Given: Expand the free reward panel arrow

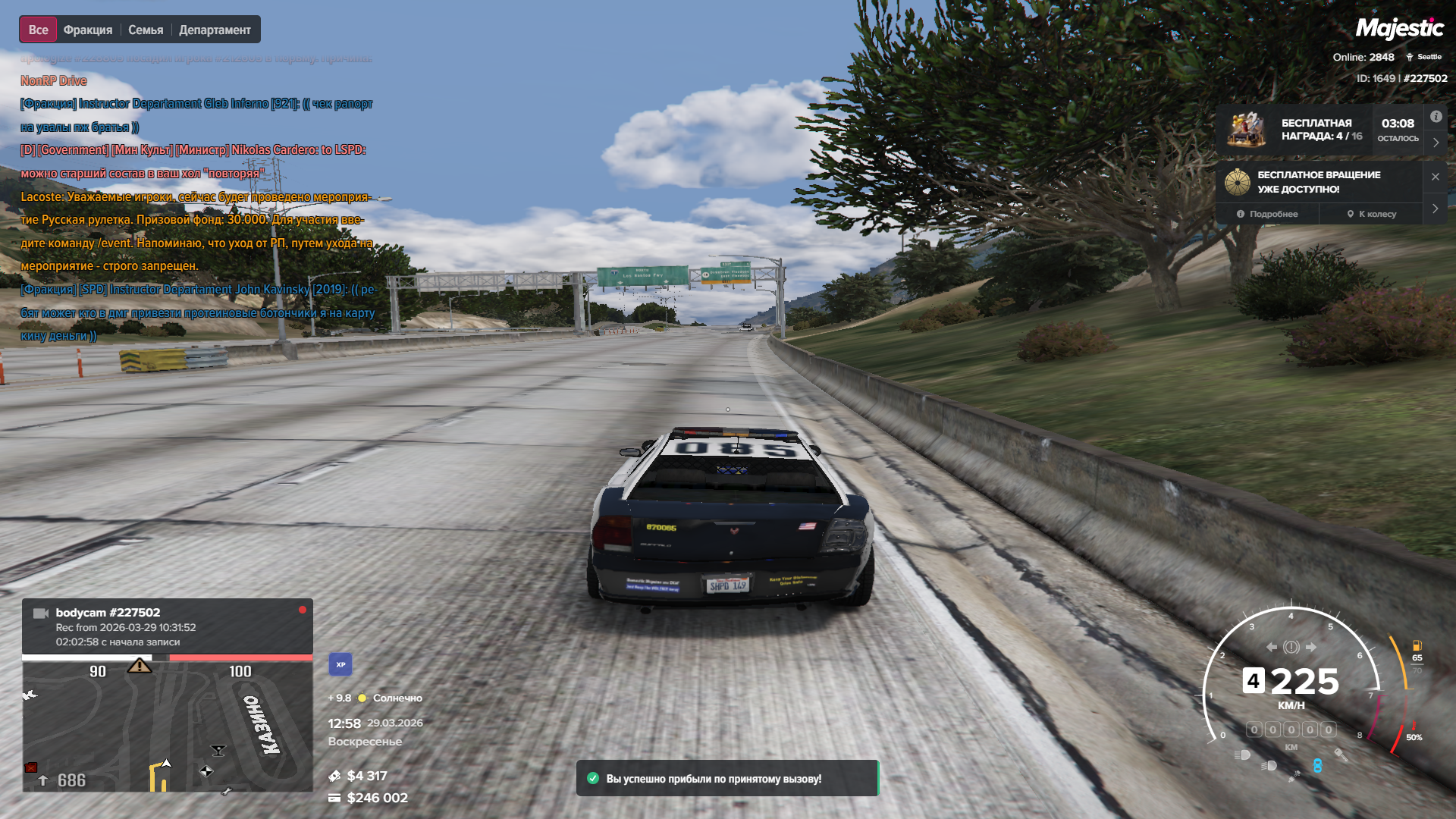Looking at the screenshot, I should click(1436, 143).
